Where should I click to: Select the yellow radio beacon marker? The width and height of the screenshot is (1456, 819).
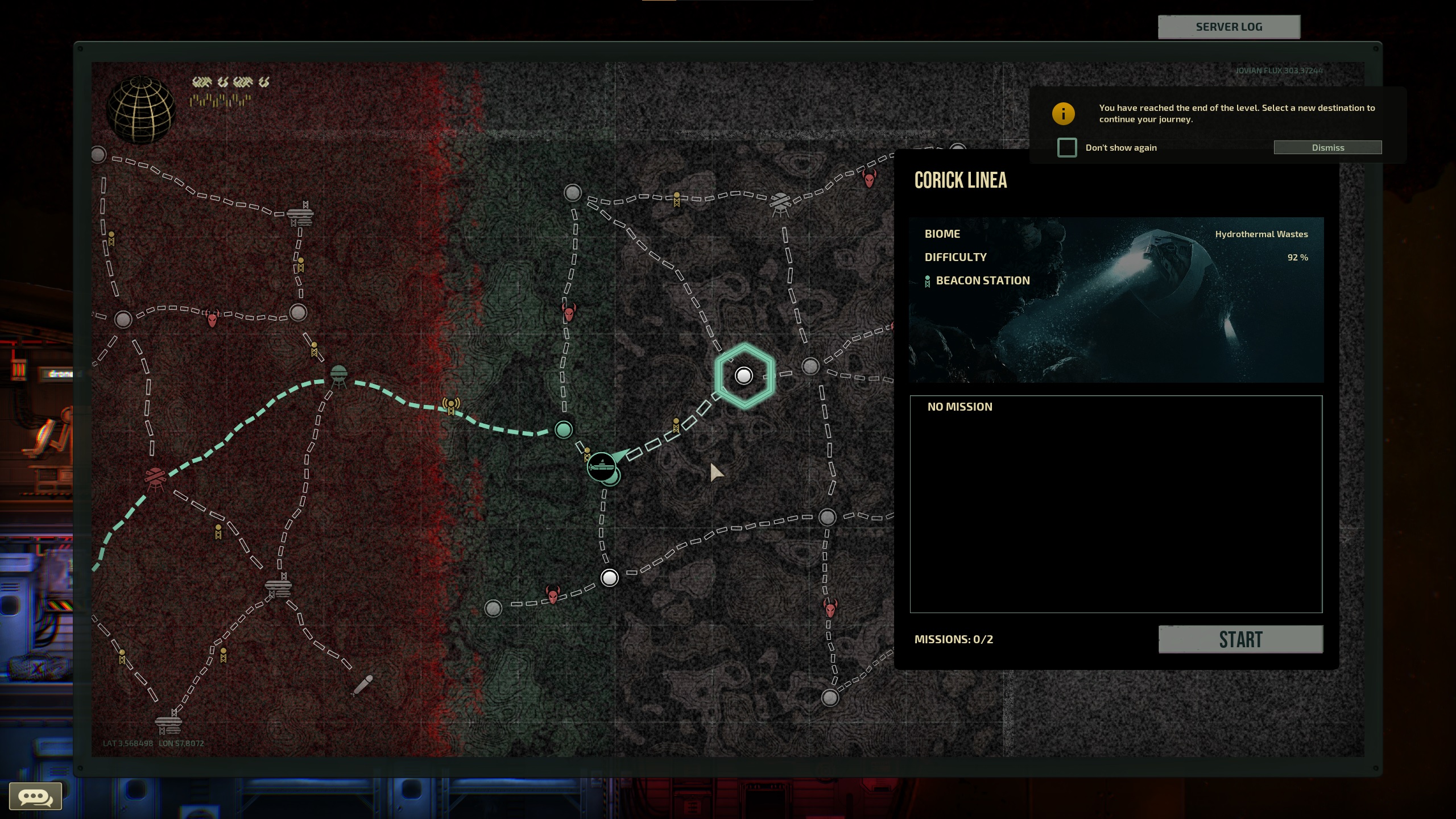[451, 405]
